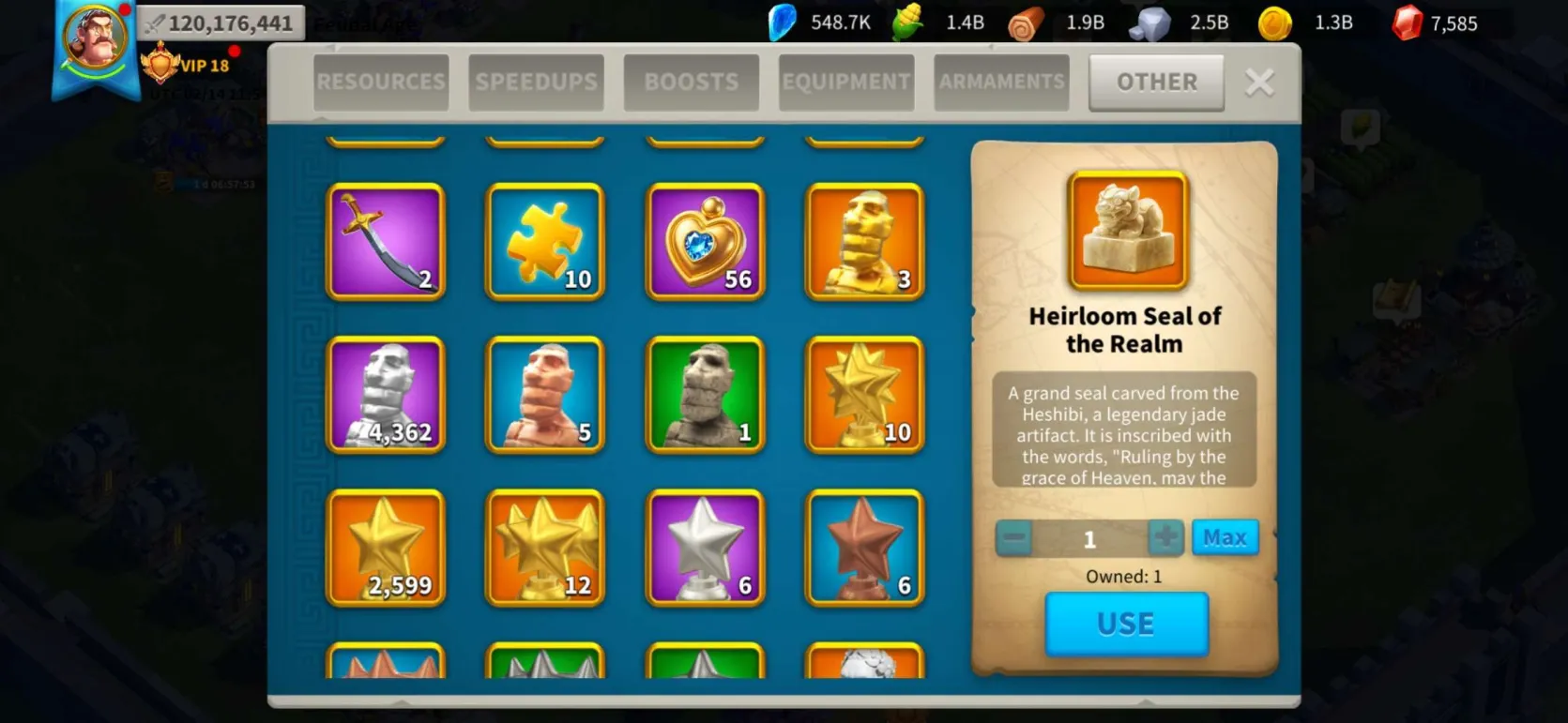The width and height of the screenshot is (1568, 723).
Task: Open the governor profile portrait
Action: pos(95,39)
